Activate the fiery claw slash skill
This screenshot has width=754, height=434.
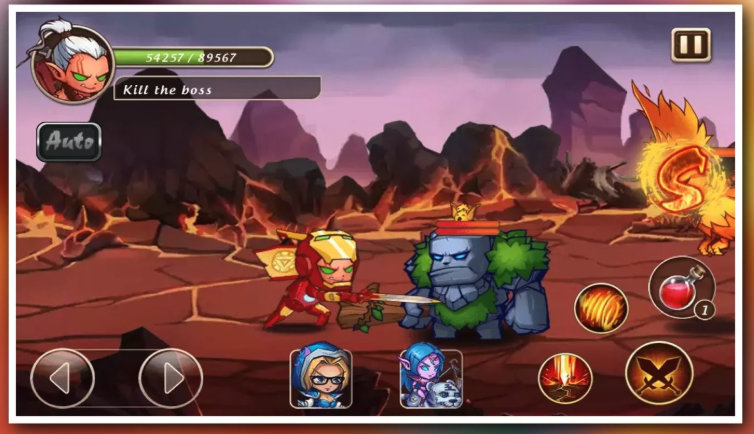(600, 307)
